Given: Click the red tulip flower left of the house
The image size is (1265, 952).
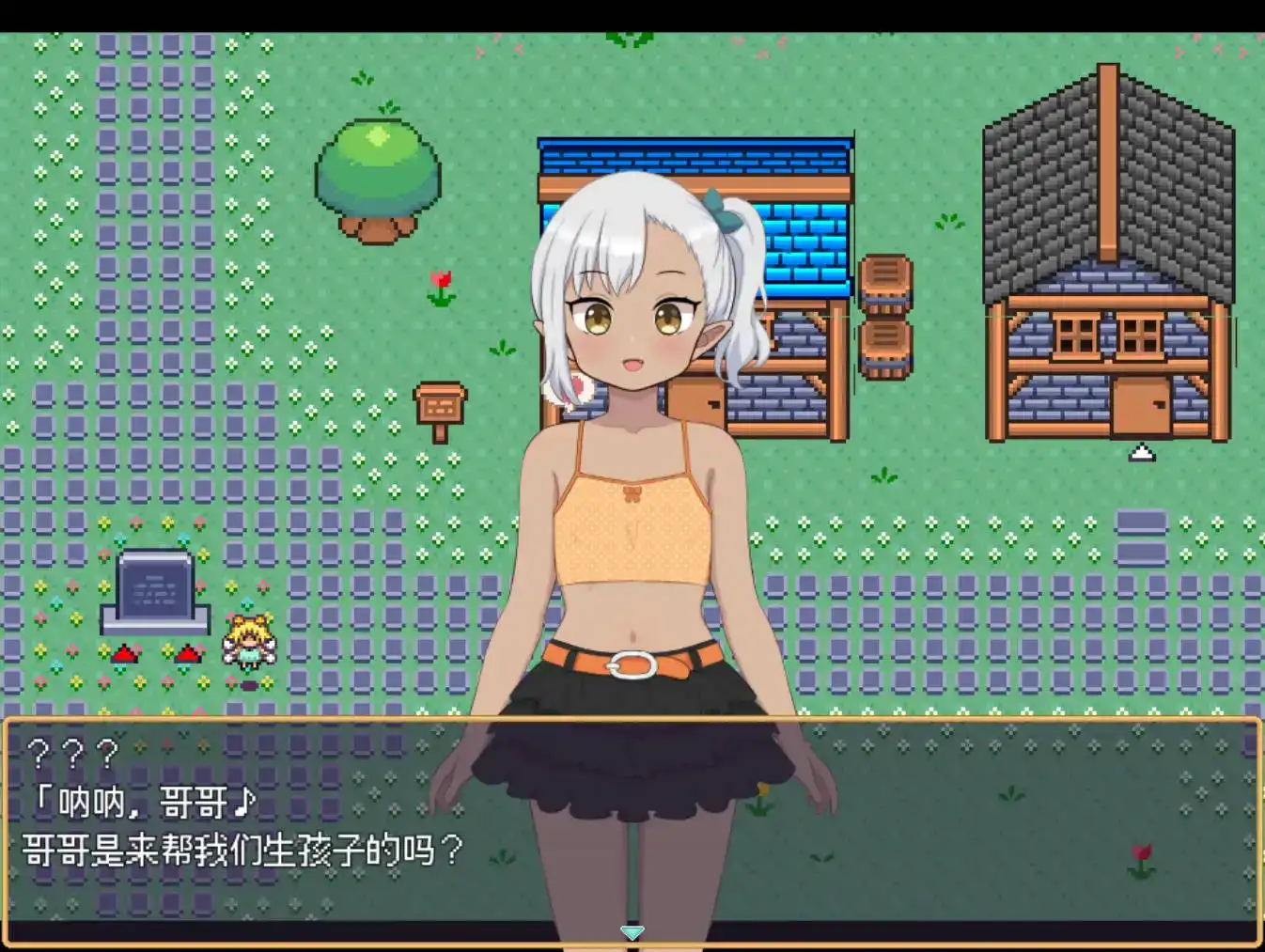Looking at the screenshot, I should tap(441, 281).
